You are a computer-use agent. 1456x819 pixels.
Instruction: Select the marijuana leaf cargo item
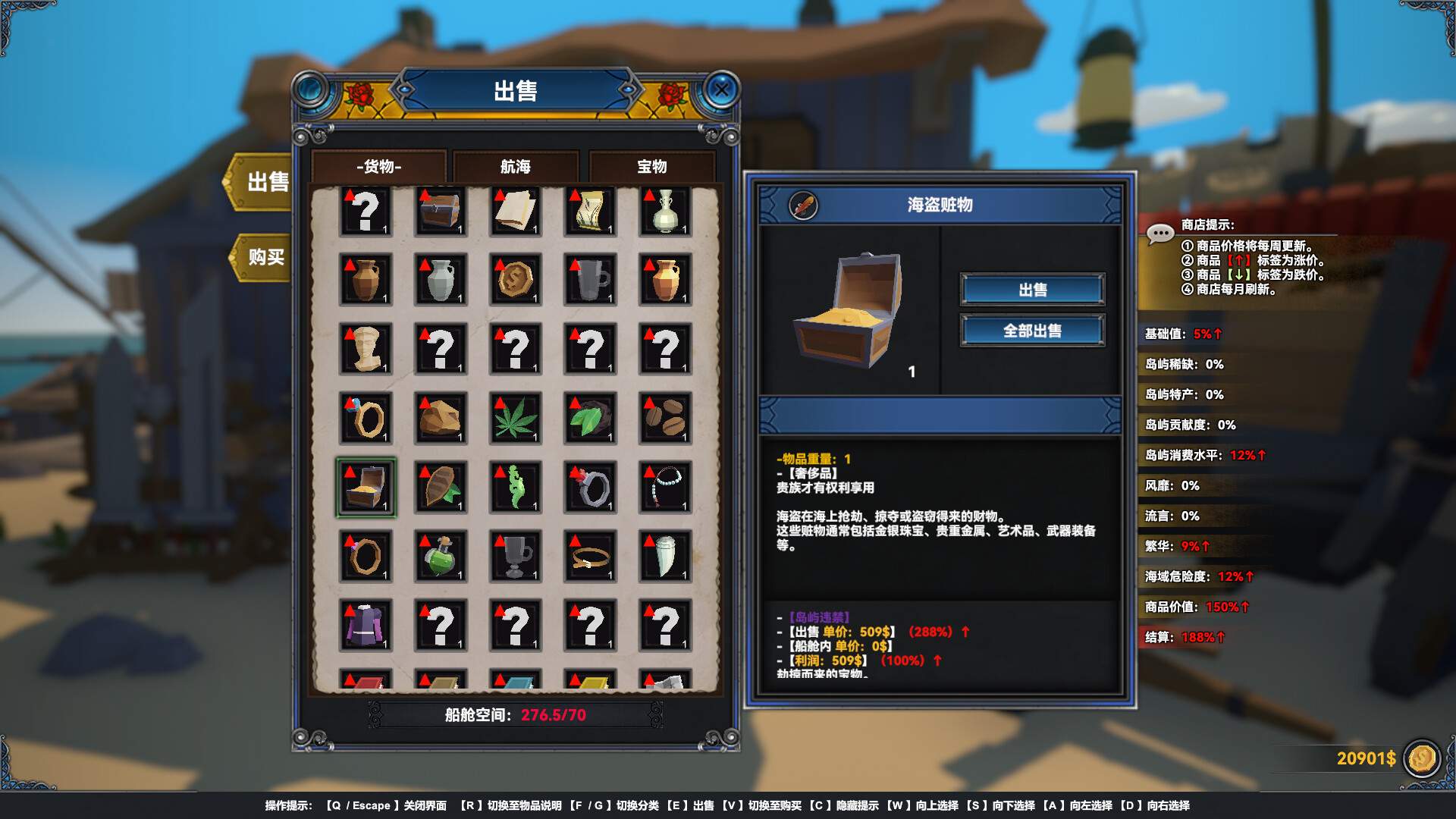click(x=515, y=418)
